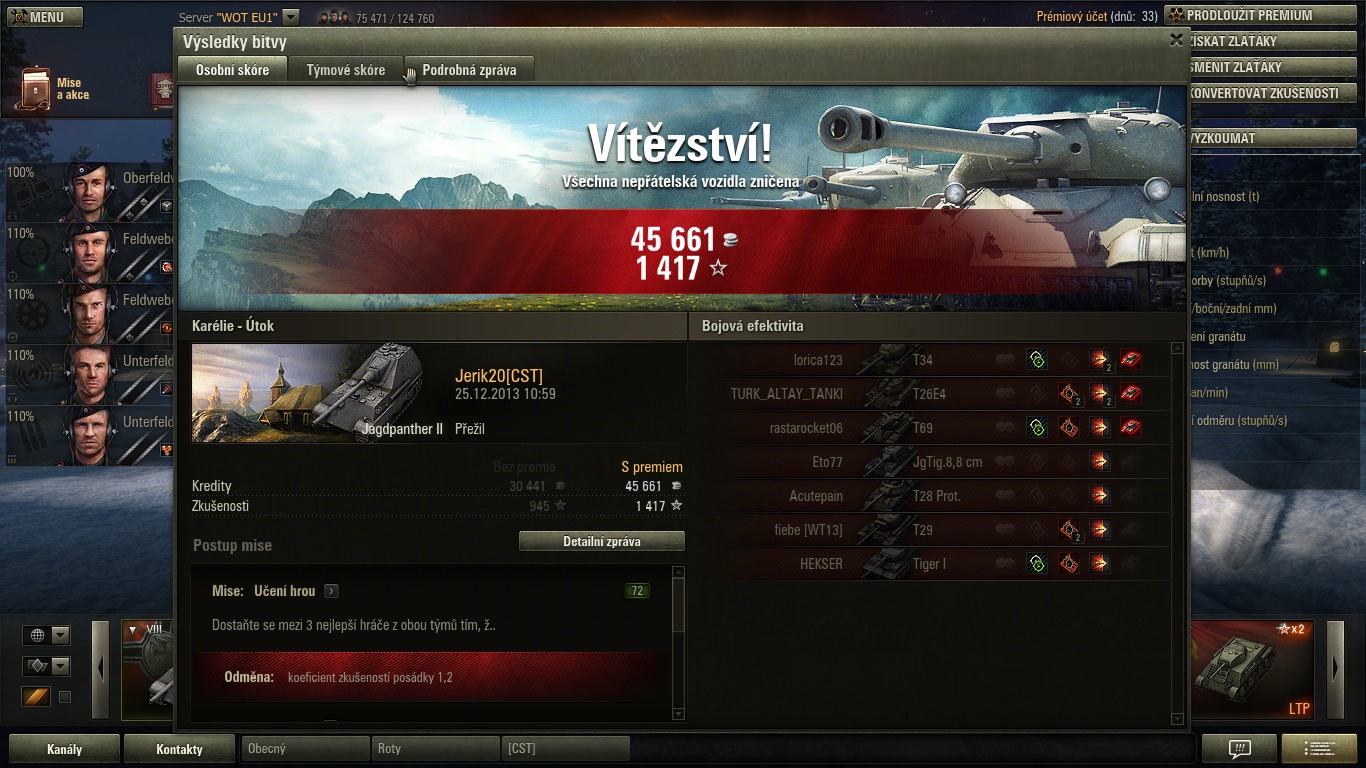
Task: Expand the Učení hrou mission arrow
Action: coord(331,591)
